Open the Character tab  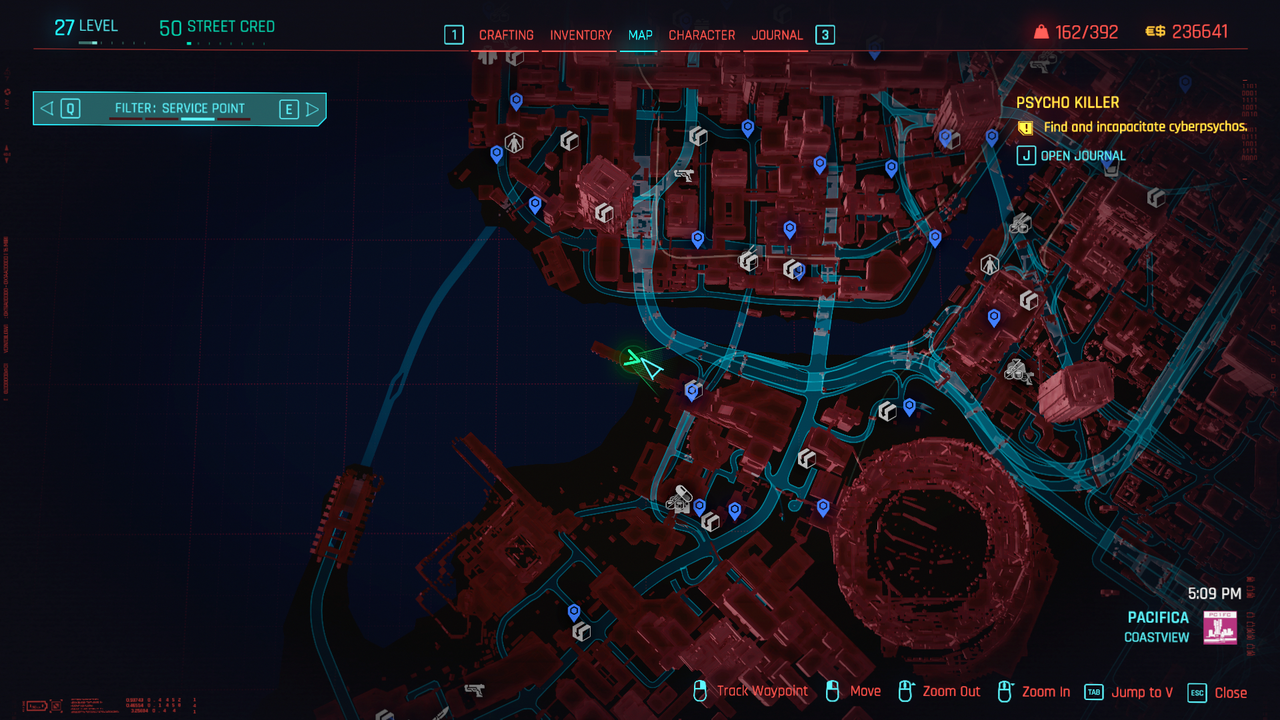pos(701,35)
